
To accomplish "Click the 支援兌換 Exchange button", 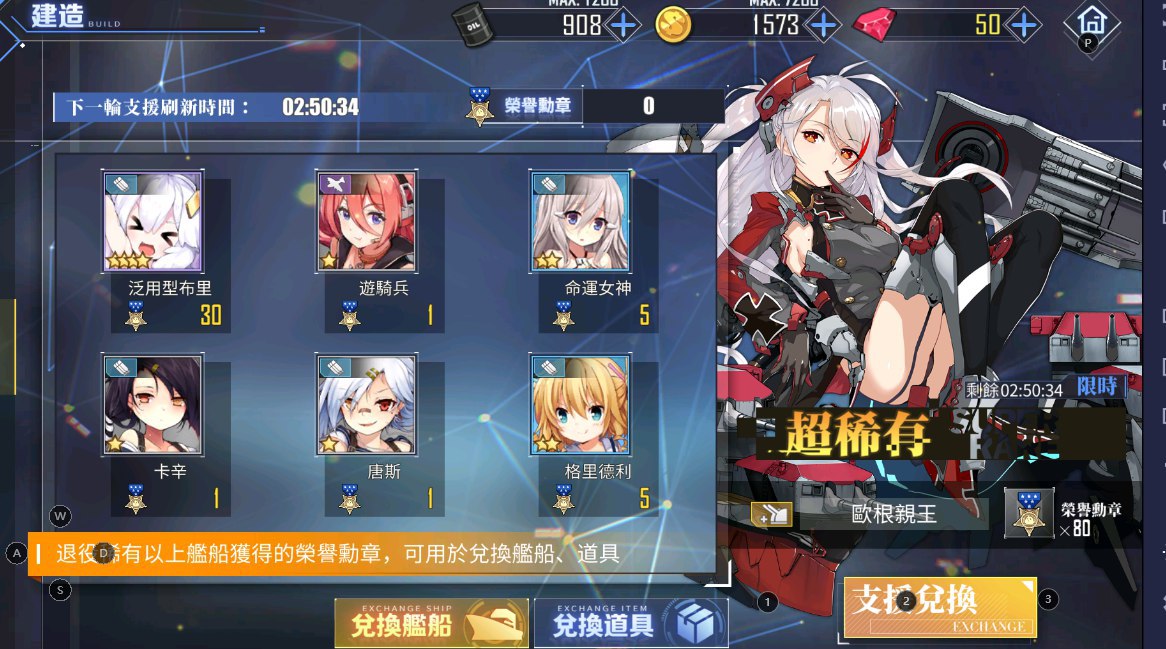I will pos(940,607).
